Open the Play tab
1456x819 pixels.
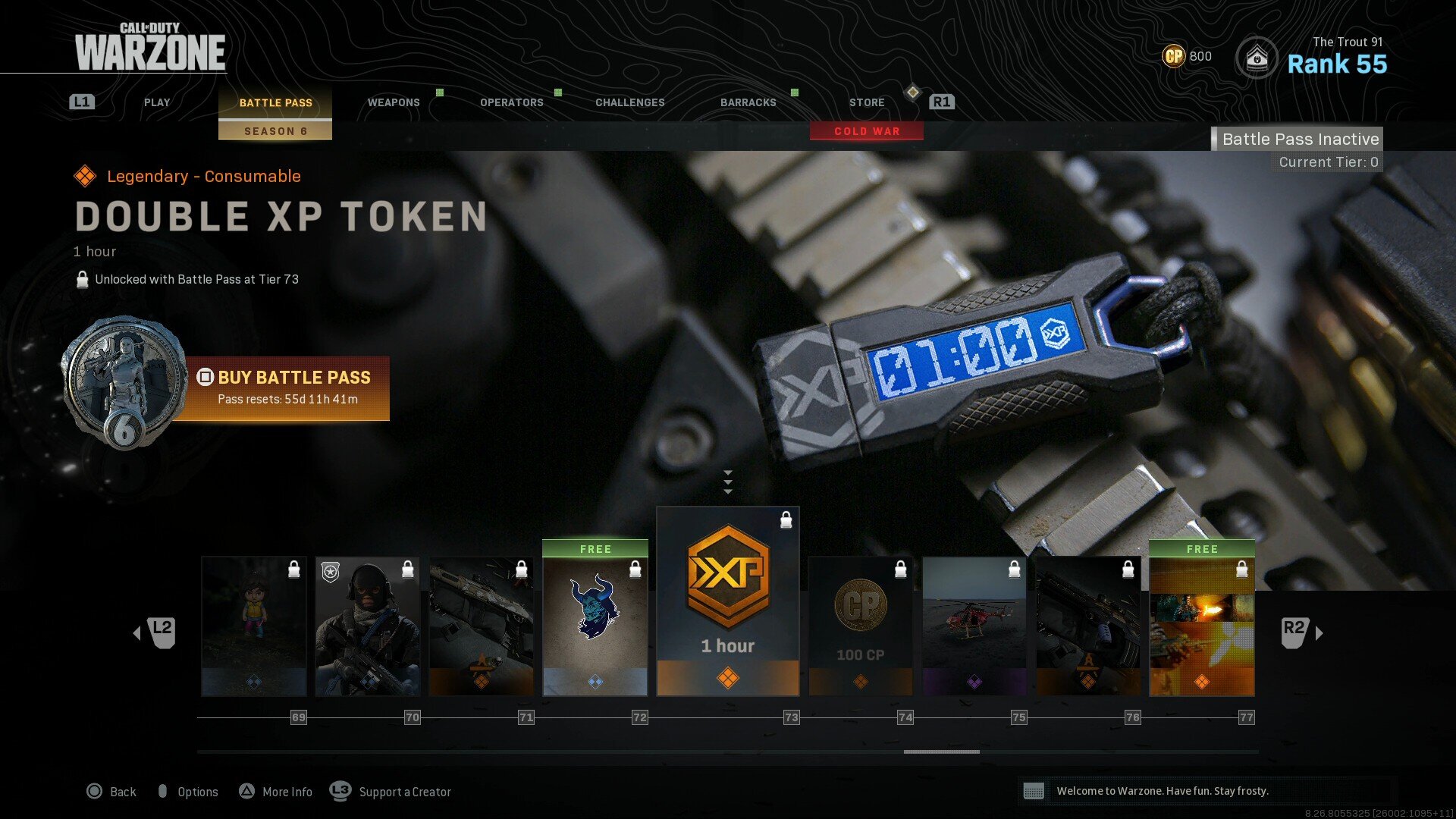157,102
